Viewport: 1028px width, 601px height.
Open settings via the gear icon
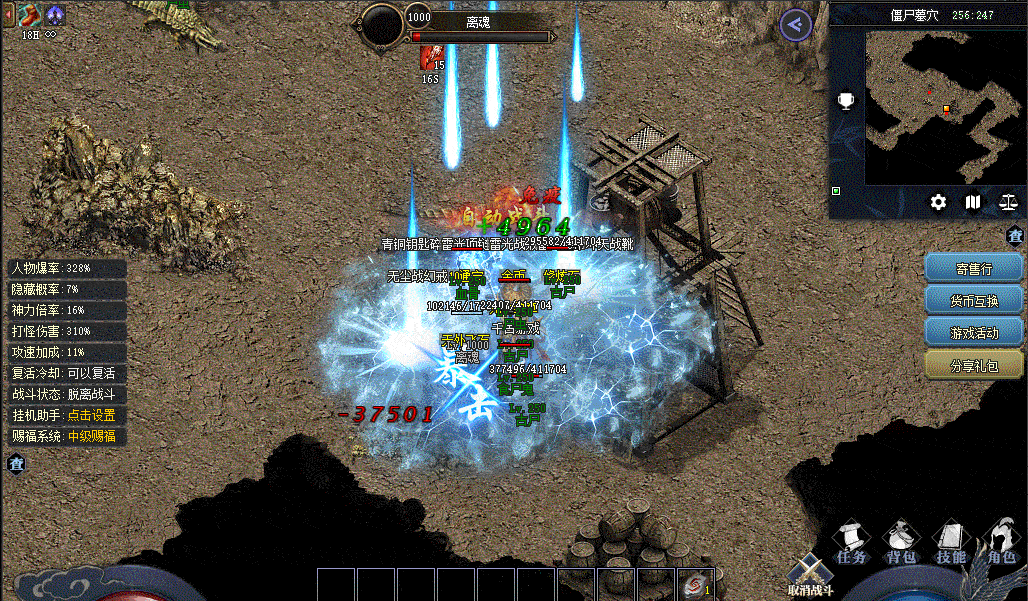(x=938, y=202)
